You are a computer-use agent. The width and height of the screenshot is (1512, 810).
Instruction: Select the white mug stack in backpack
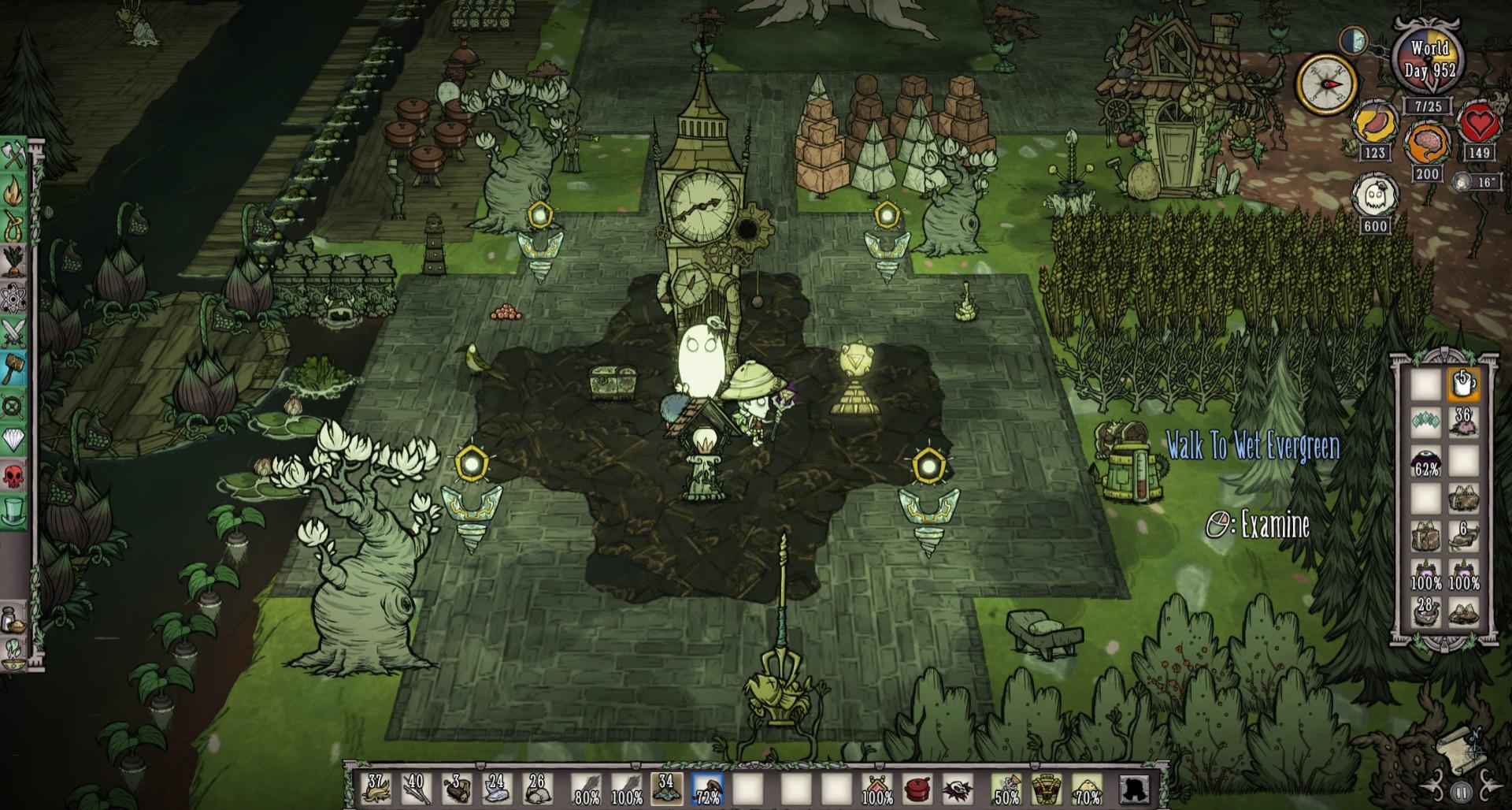tap(1463, 385)
